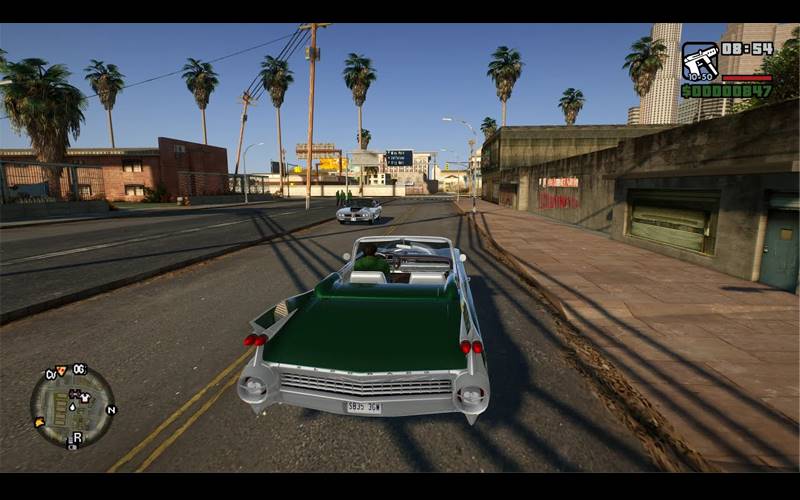Click the dumbbell gym blip on radar
The image size is (800, 500).
point(73,393)
